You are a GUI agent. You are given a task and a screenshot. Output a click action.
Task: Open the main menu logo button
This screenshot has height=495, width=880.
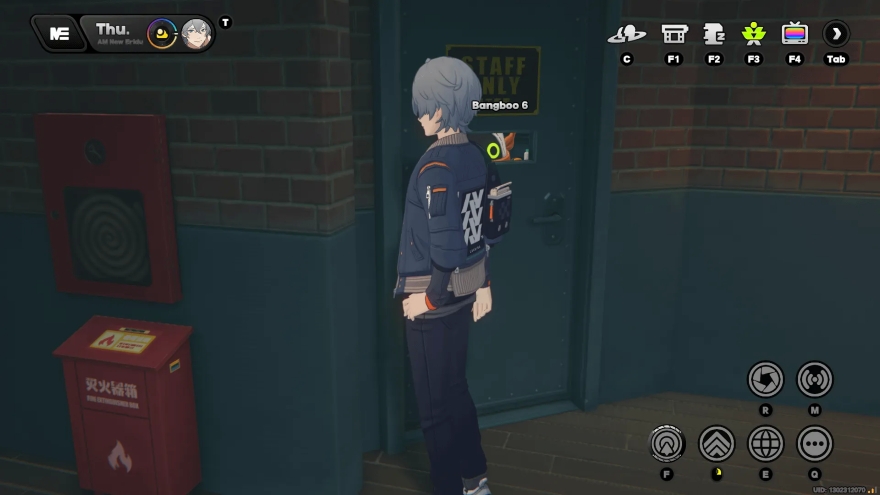click(58, 33)
